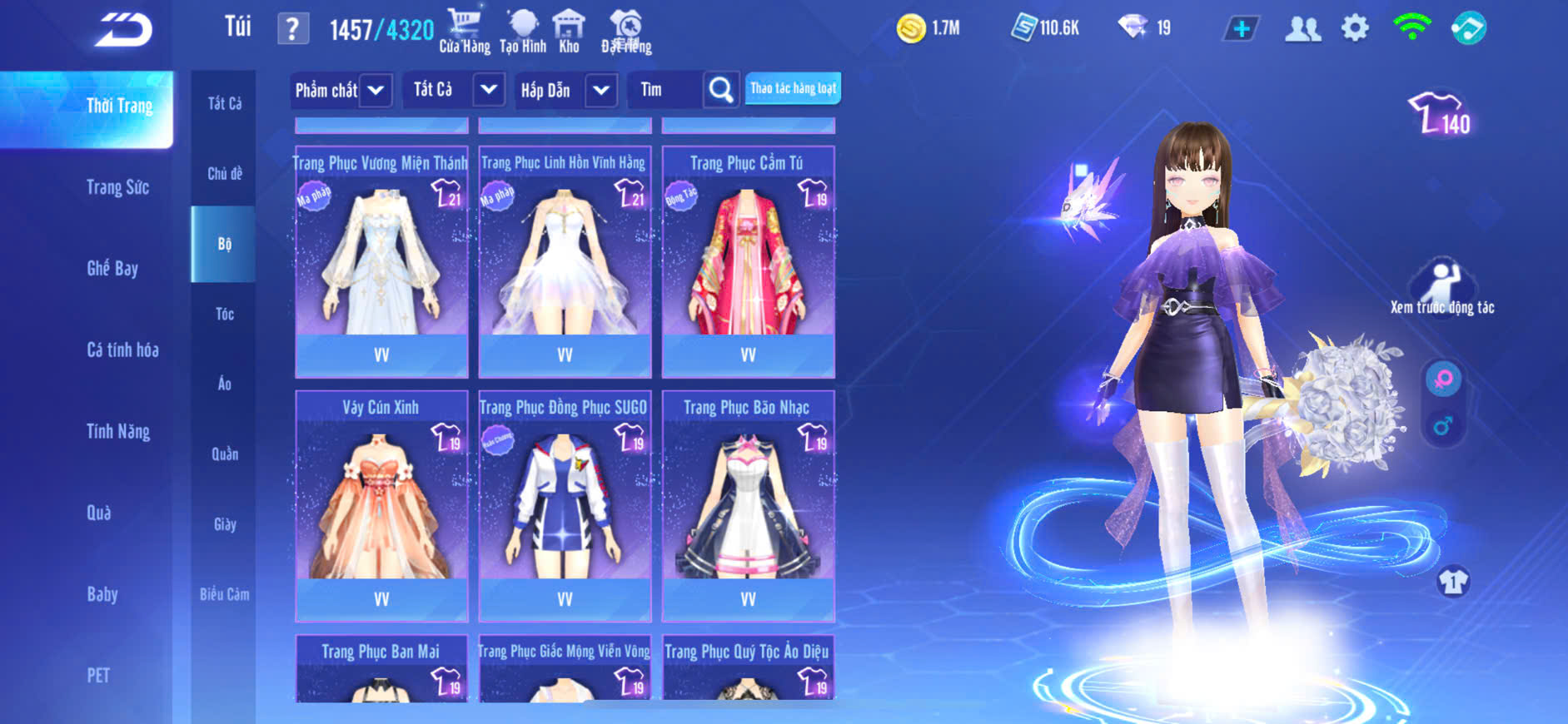This screenshot has width=1568, height=724.
Task: Select the Tóc subcategory
Action: tap(224, 314)
